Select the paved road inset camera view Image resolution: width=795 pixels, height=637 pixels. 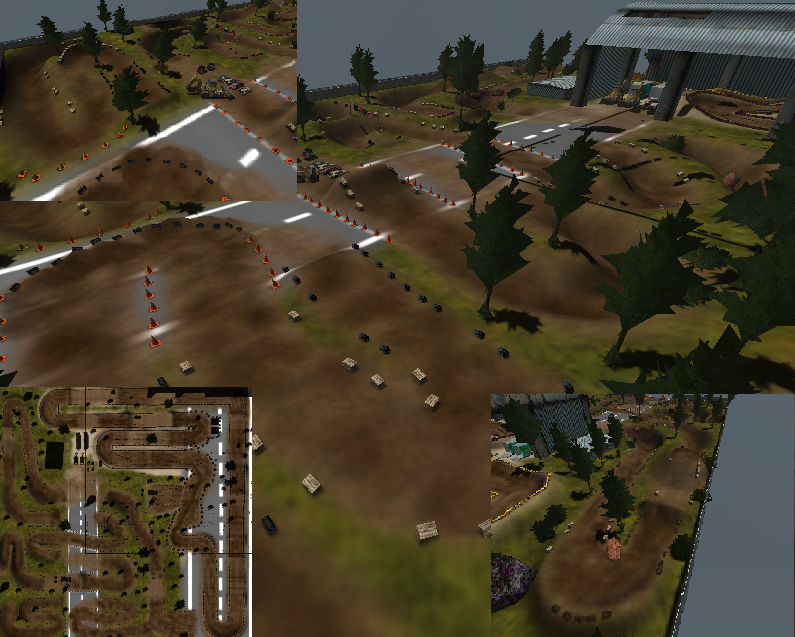[148, 100]
